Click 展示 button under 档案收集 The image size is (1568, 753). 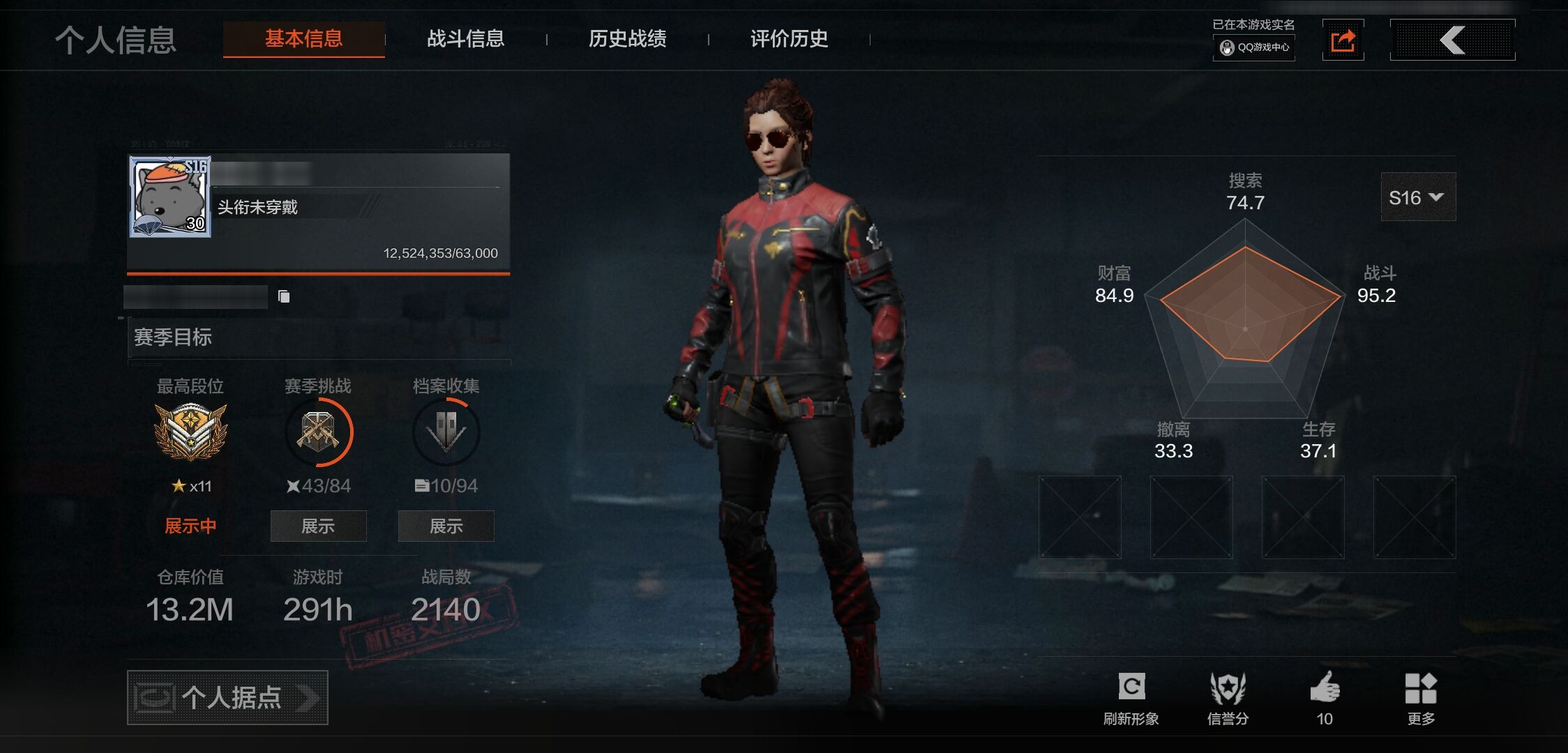[x=445, y=526]
